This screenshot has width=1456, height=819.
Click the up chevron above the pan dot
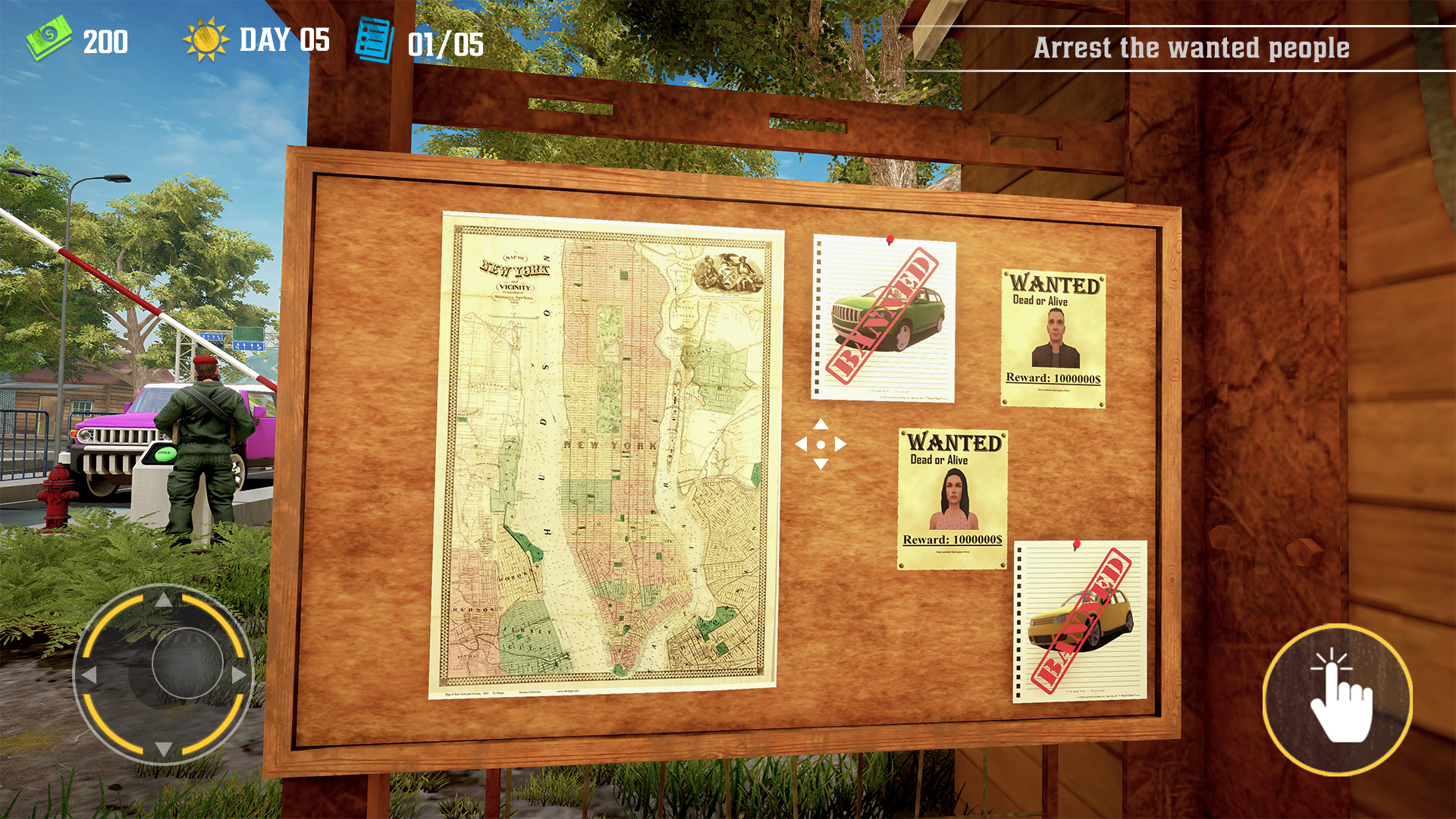[819, 423]
